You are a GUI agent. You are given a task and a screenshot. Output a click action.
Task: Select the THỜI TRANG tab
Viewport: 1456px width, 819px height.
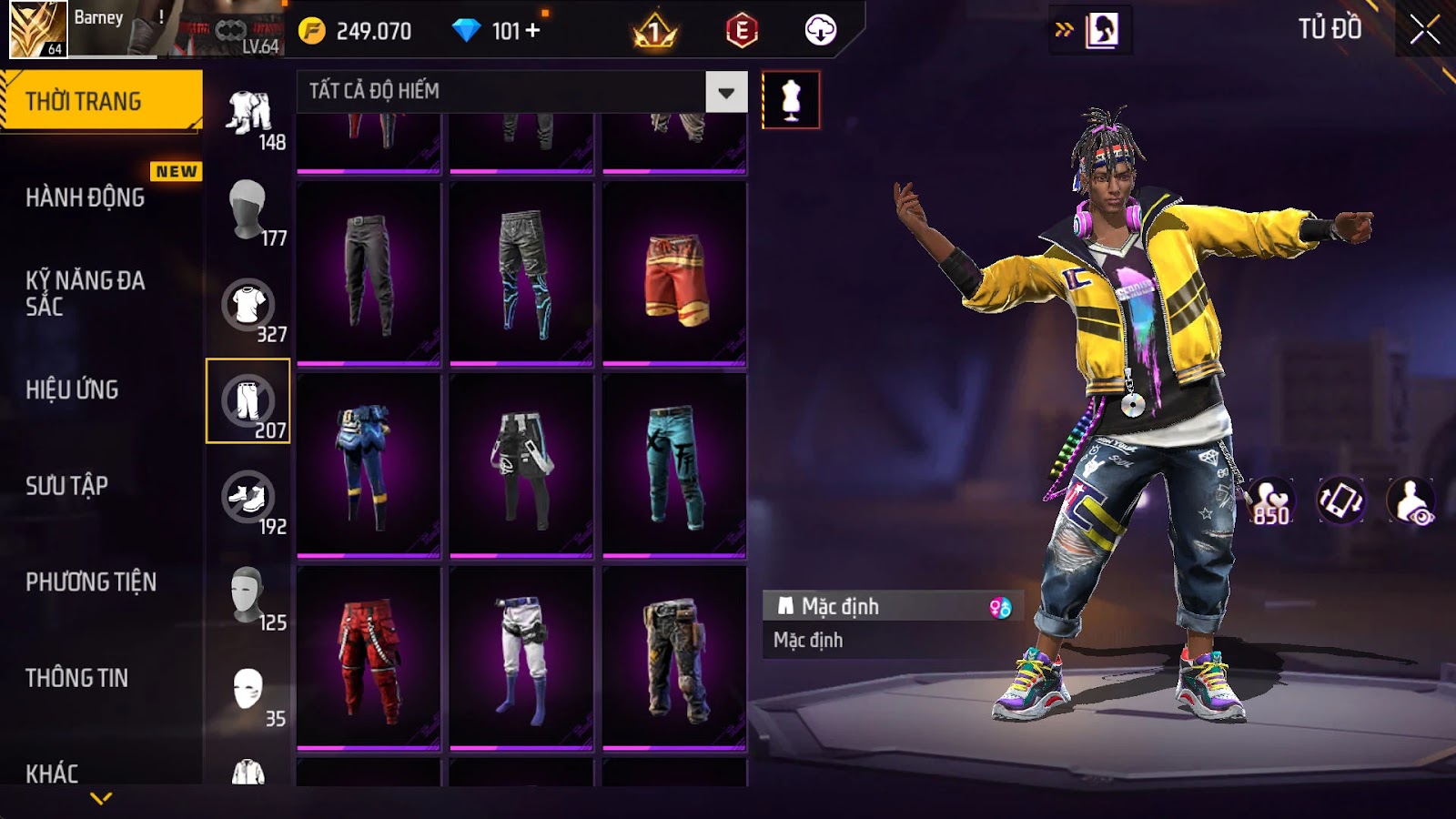click(100, 101)
